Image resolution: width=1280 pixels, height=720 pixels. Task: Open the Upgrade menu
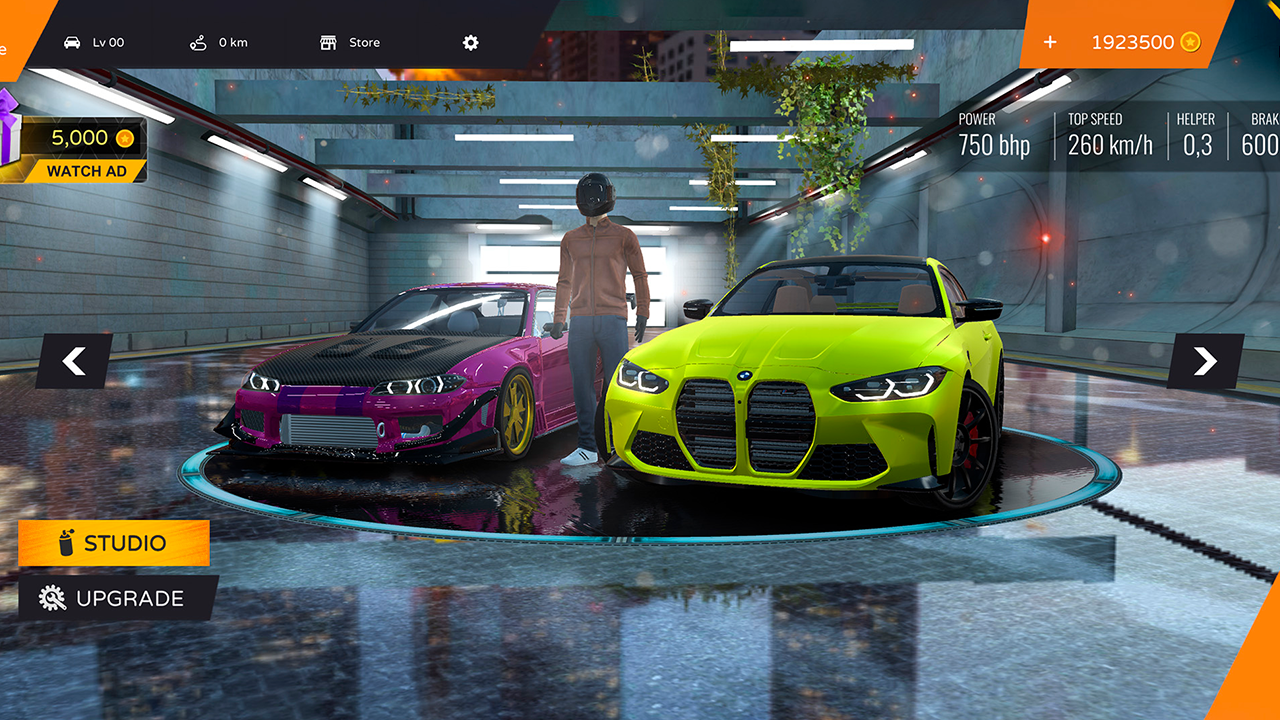click(x=117, y=598)
